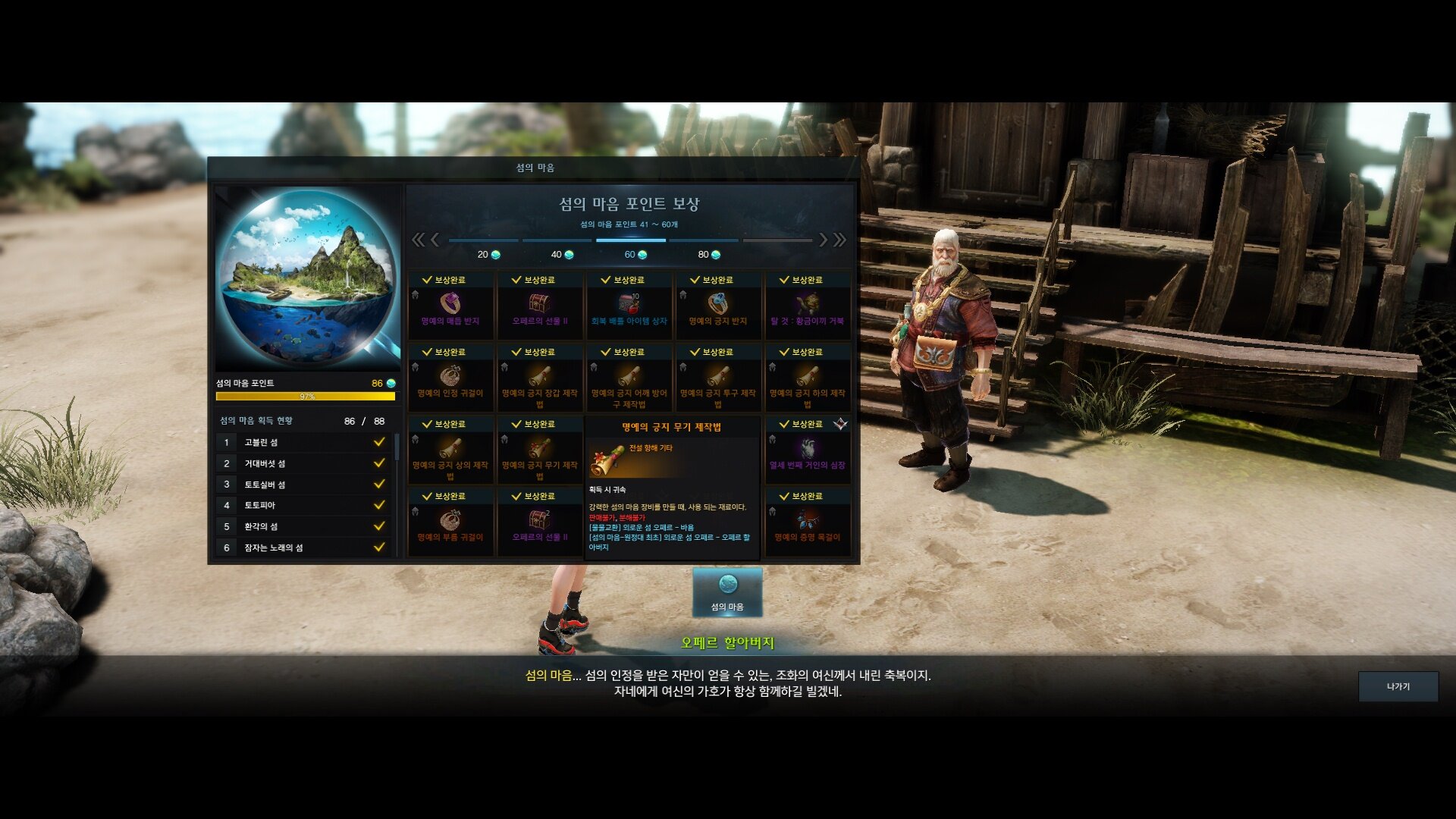Select the 명예의 증명 목걸이 necklace reward
Viewport: 1456px width, 819px height.
coord(807,521)
